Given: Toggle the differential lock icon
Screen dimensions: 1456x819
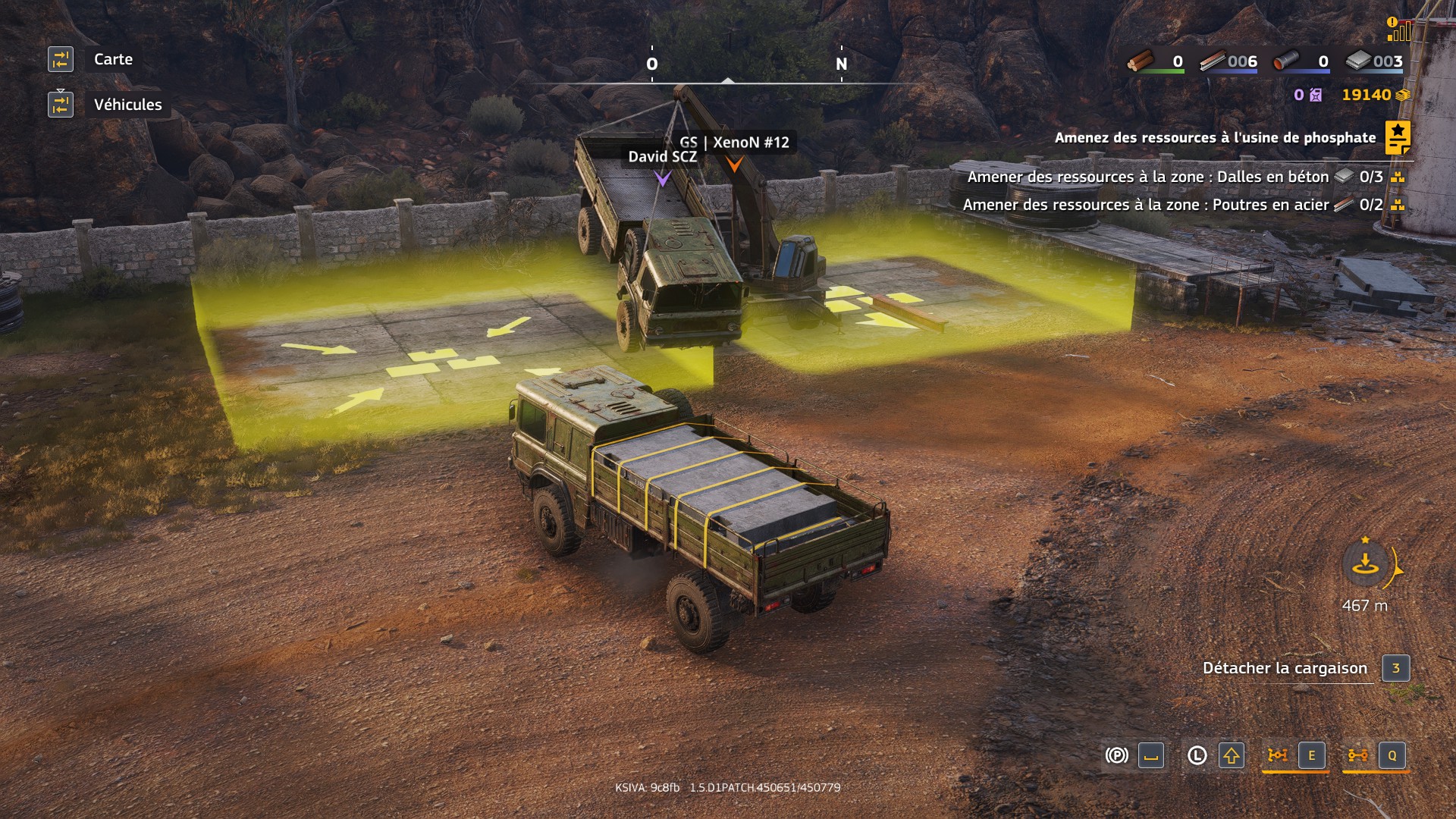Looking at the screenshot, I should (1277, 755).
